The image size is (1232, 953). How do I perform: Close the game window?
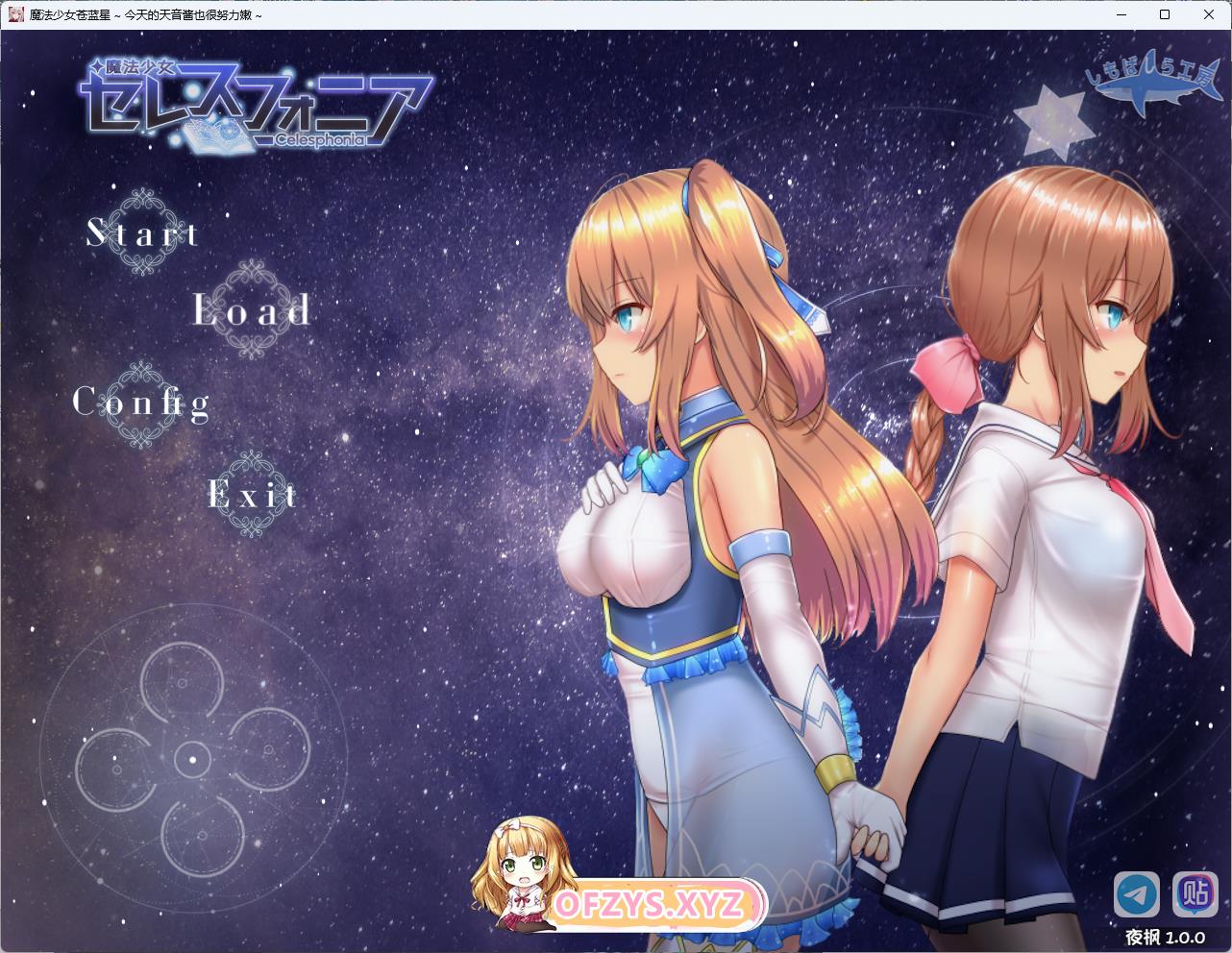point(1209,14)
